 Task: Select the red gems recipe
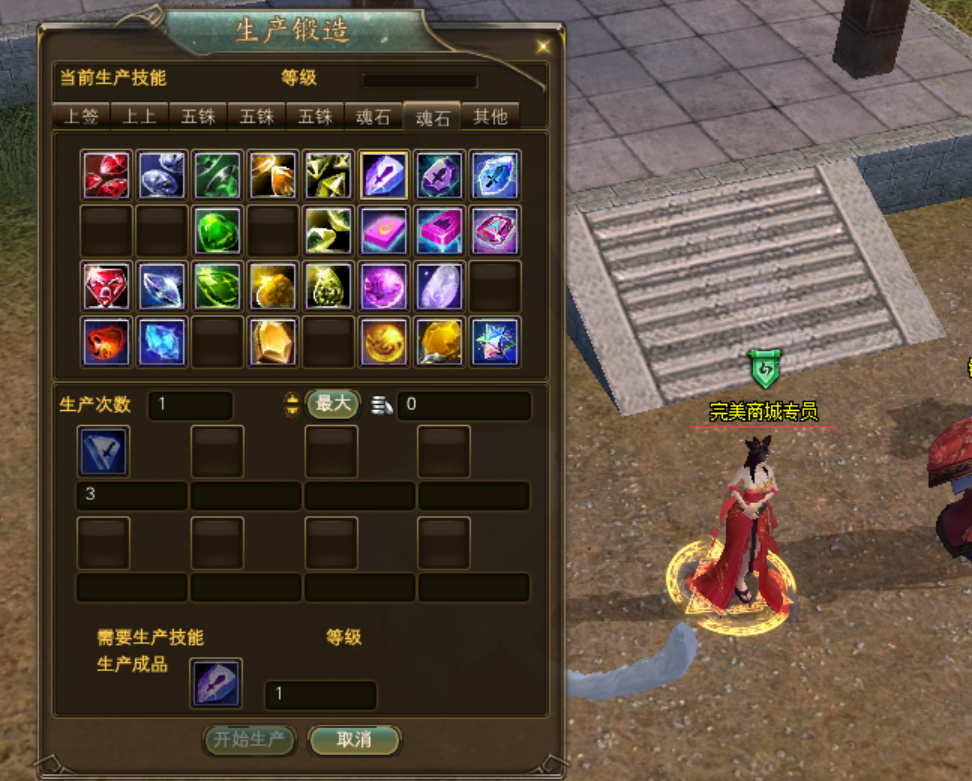click(106, 176)
